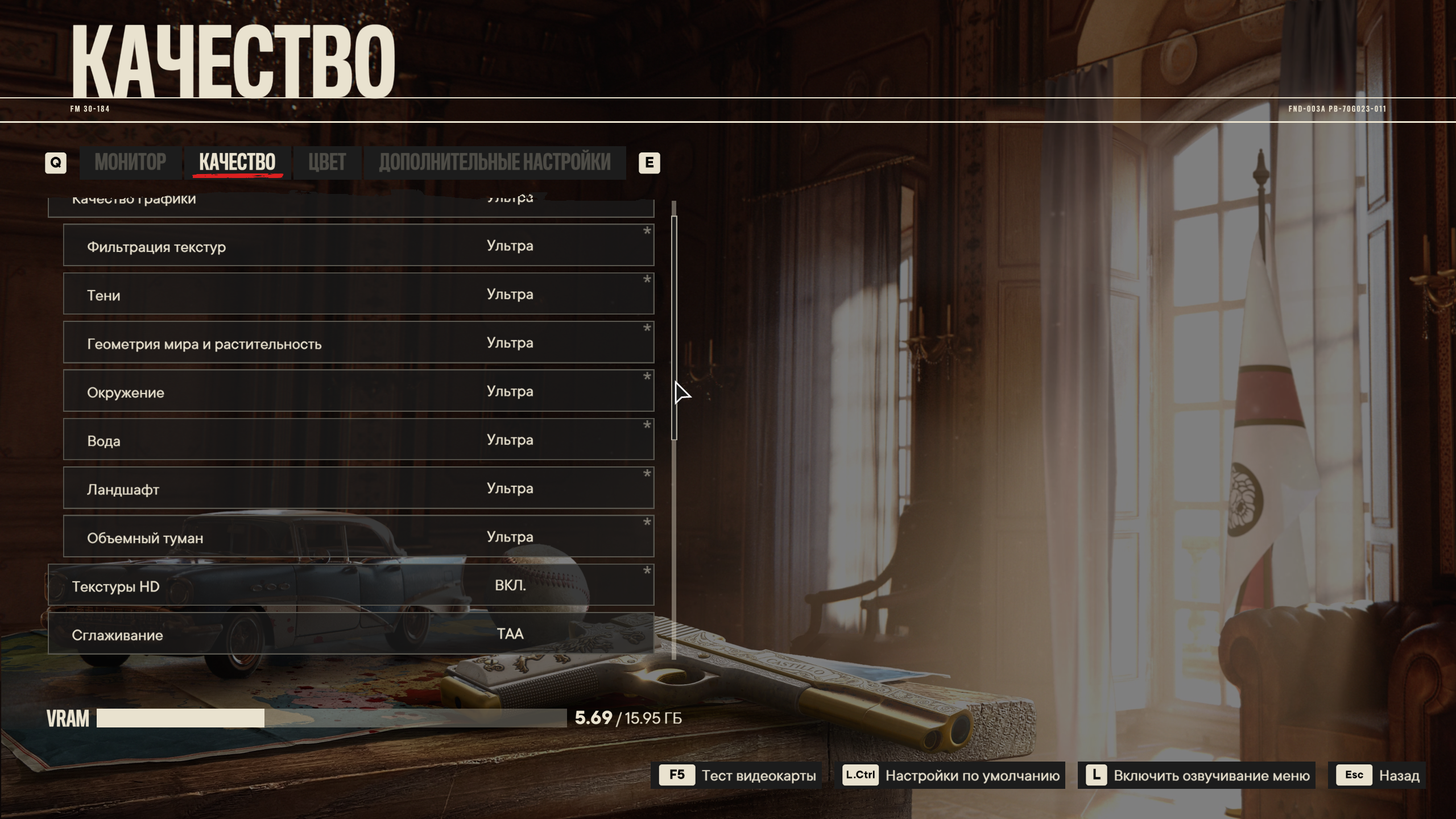Click the settings list scrollbar
Screen dimensions: 1456x819
click(x=674, y=328)
